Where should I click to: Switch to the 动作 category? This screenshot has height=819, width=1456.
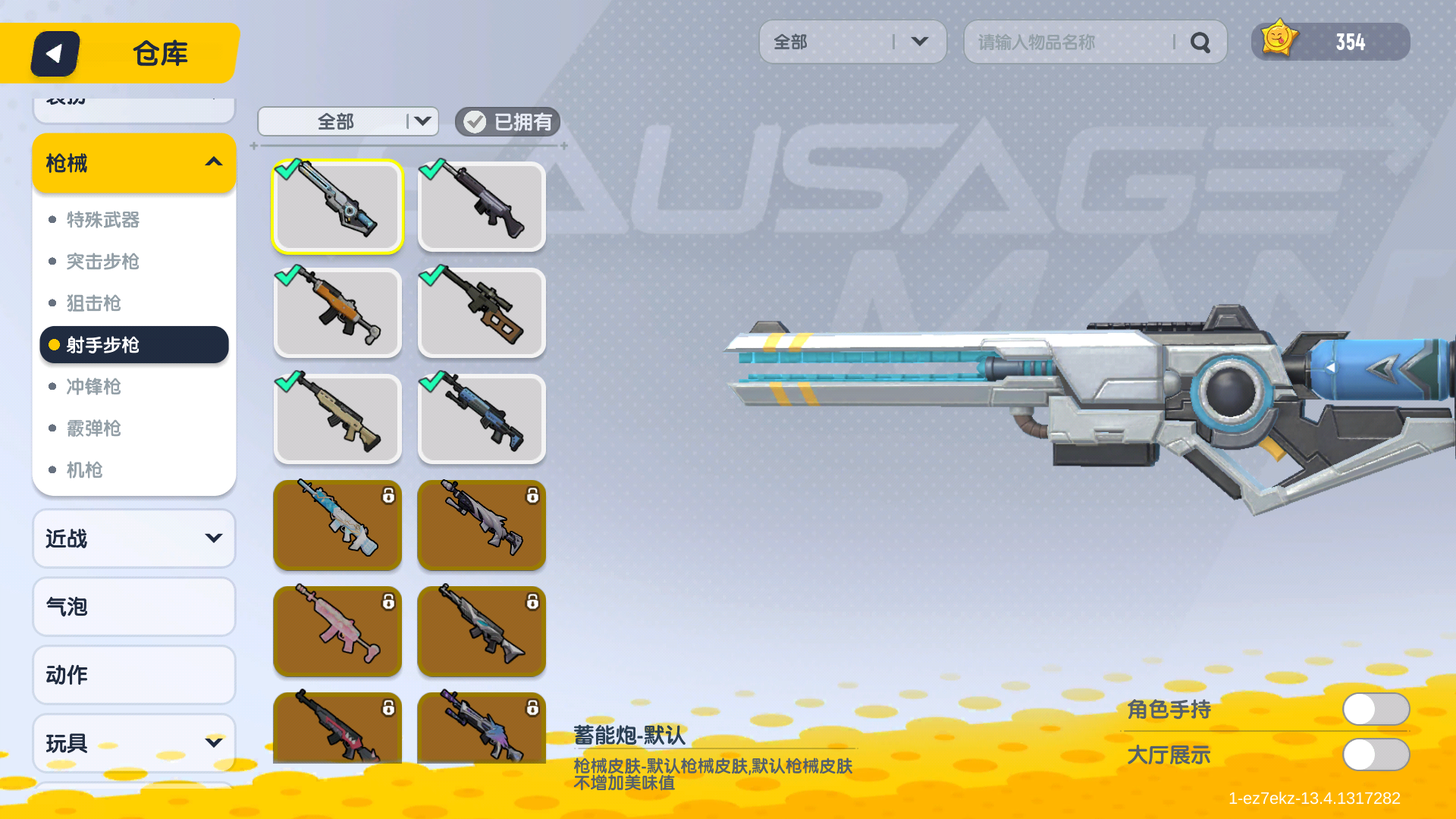(x=134, y=675)
